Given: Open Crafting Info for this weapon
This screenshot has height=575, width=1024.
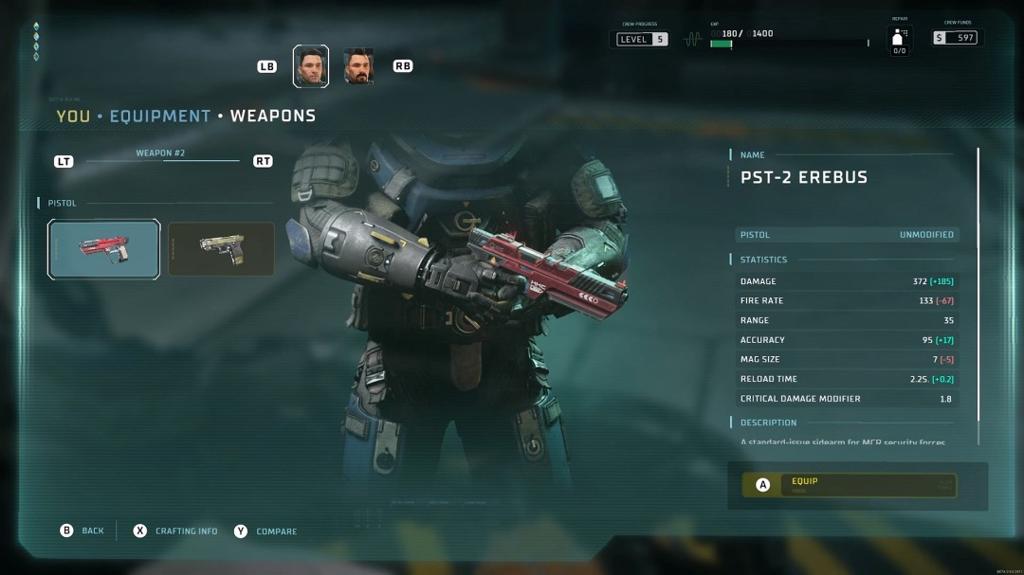Looking at the screenshot, I should (176, 531).
